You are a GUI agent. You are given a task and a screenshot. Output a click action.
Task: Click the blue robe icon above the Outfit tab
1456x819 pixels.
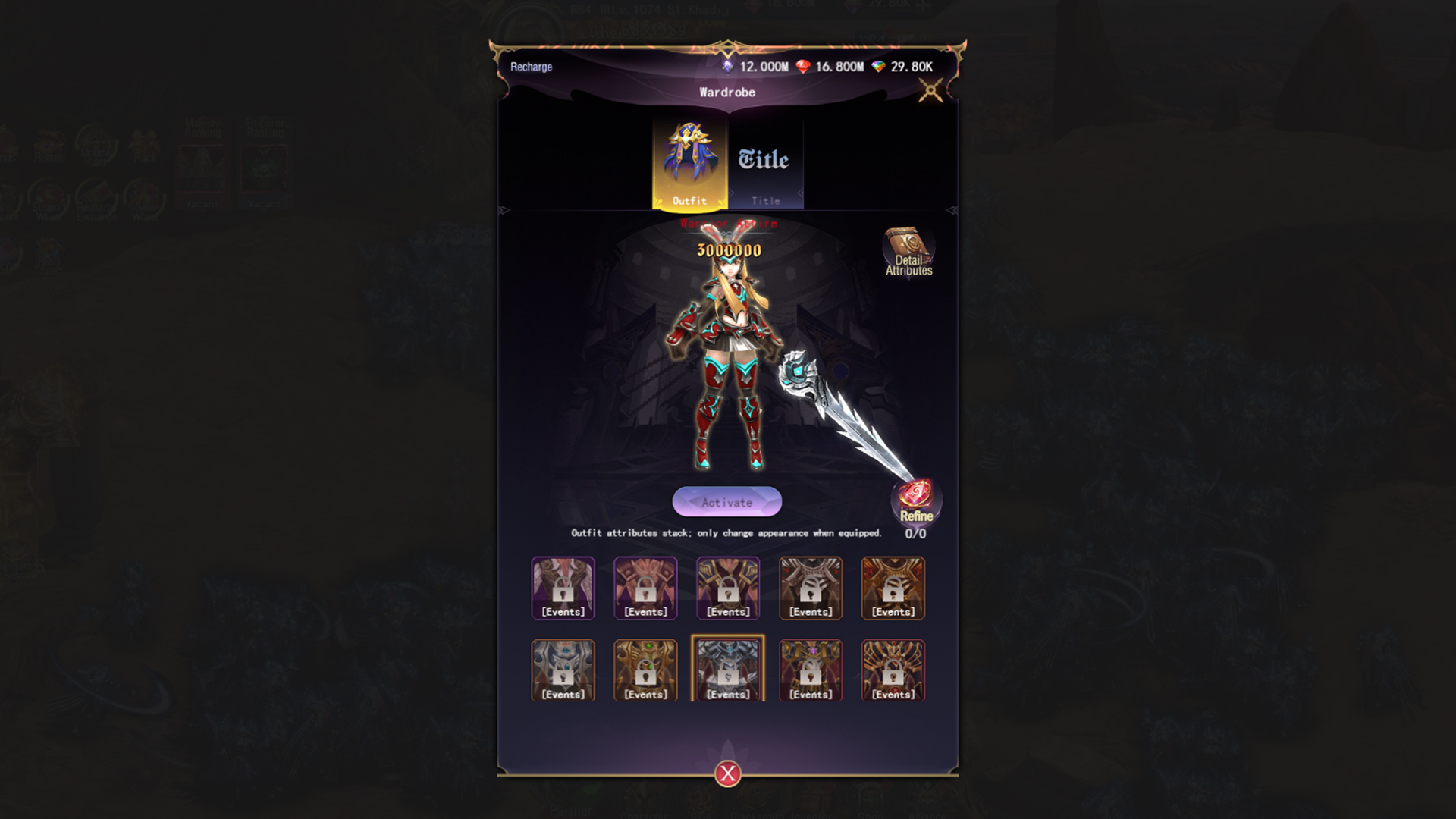(x=689, y=152)
